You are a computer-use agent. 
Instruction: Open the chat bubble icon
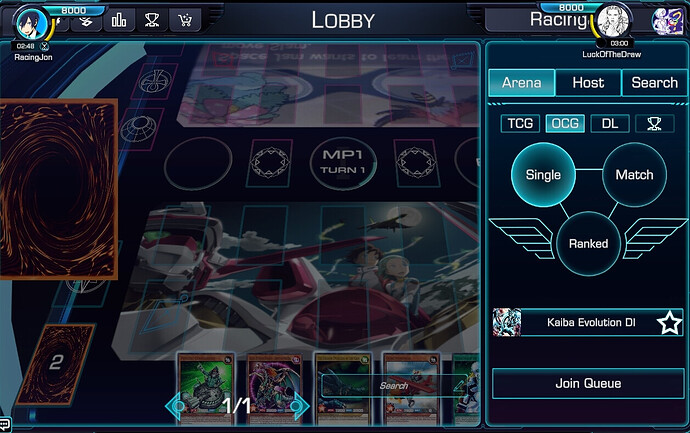pyautogui.click(x=6, y=425)
